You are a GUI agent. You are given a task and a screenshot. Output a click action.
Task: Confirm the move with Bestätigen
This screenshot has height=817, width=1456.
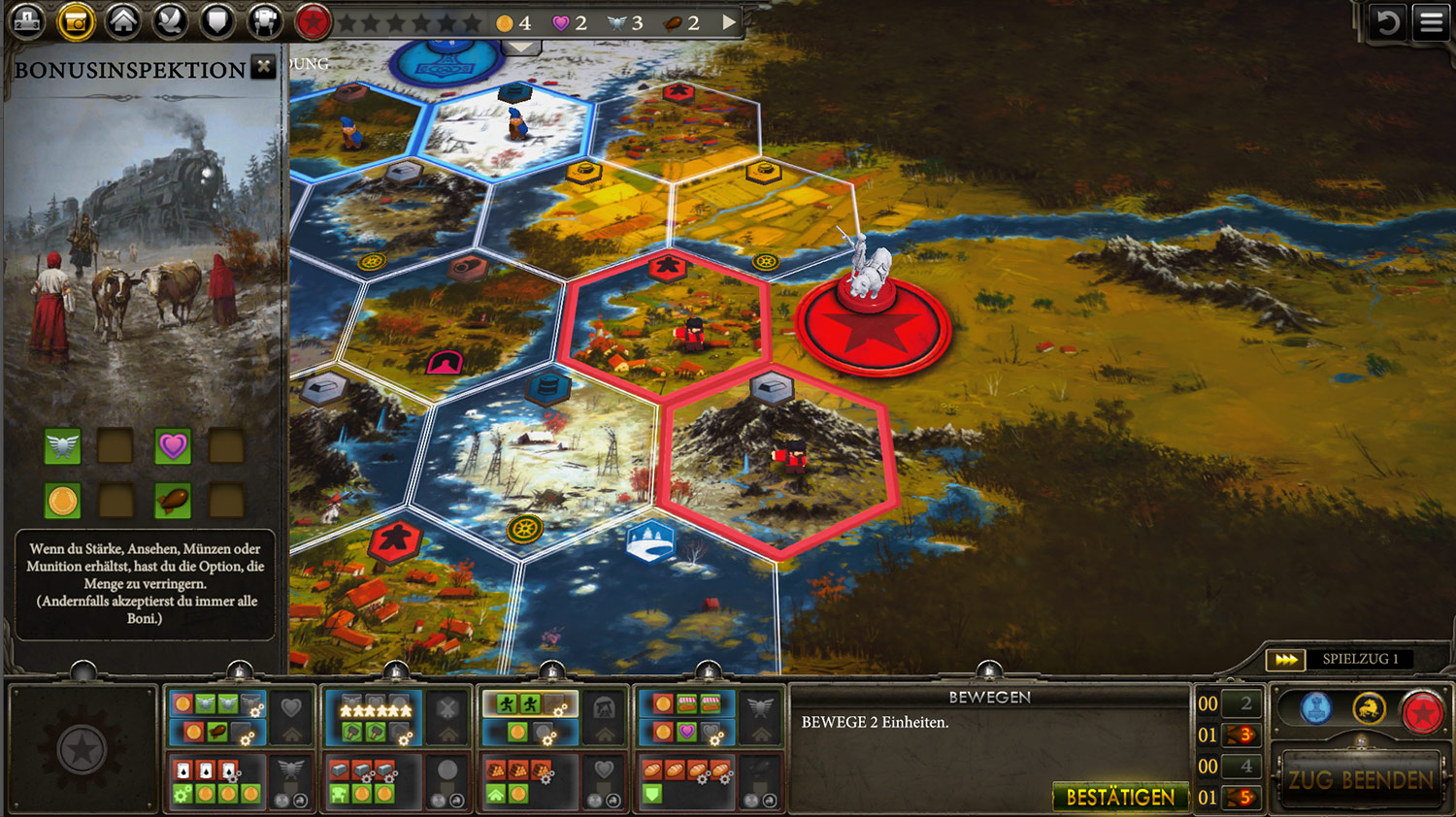1120,797
